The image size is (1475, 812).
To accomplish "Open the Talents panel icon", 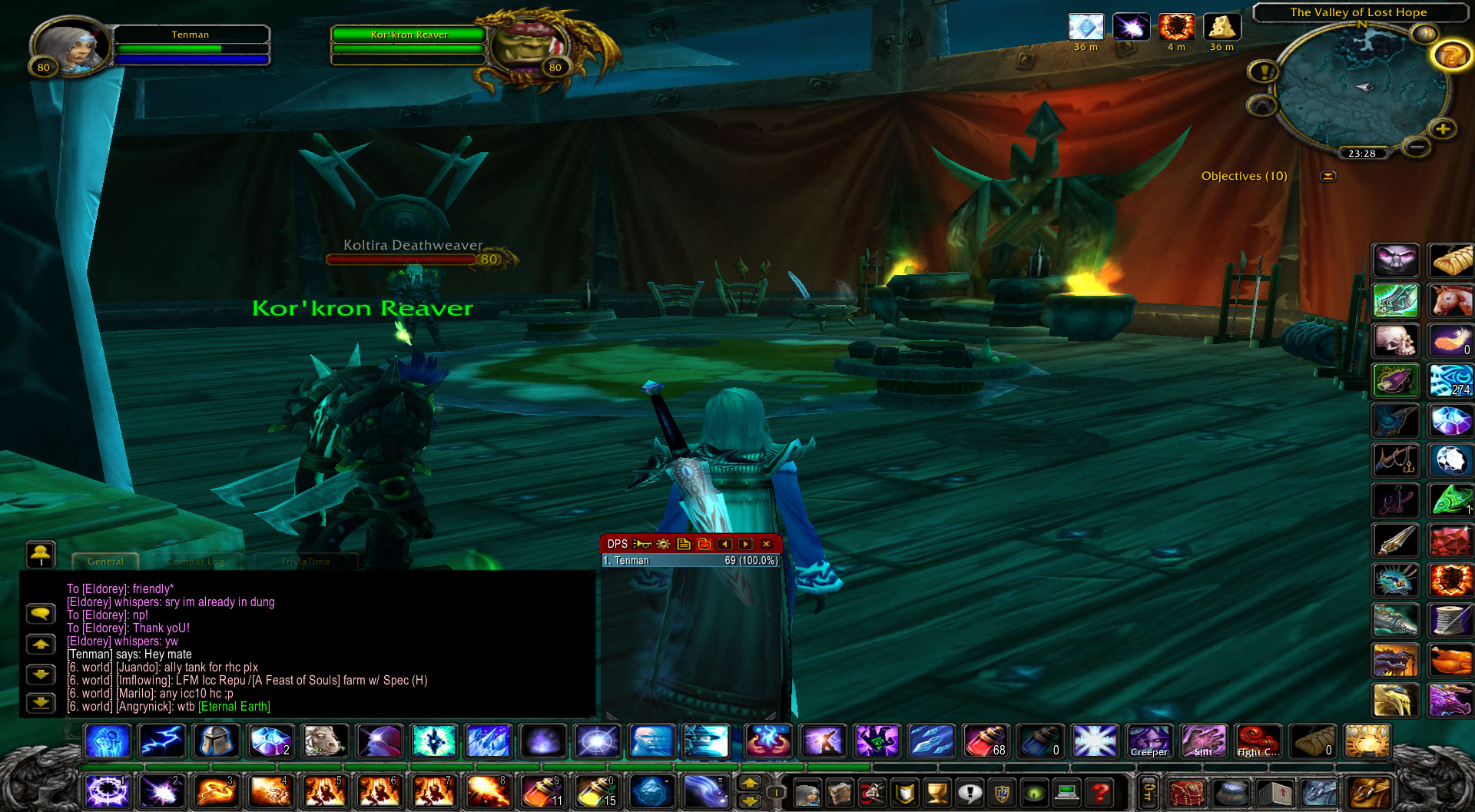I will pos(872,793).
